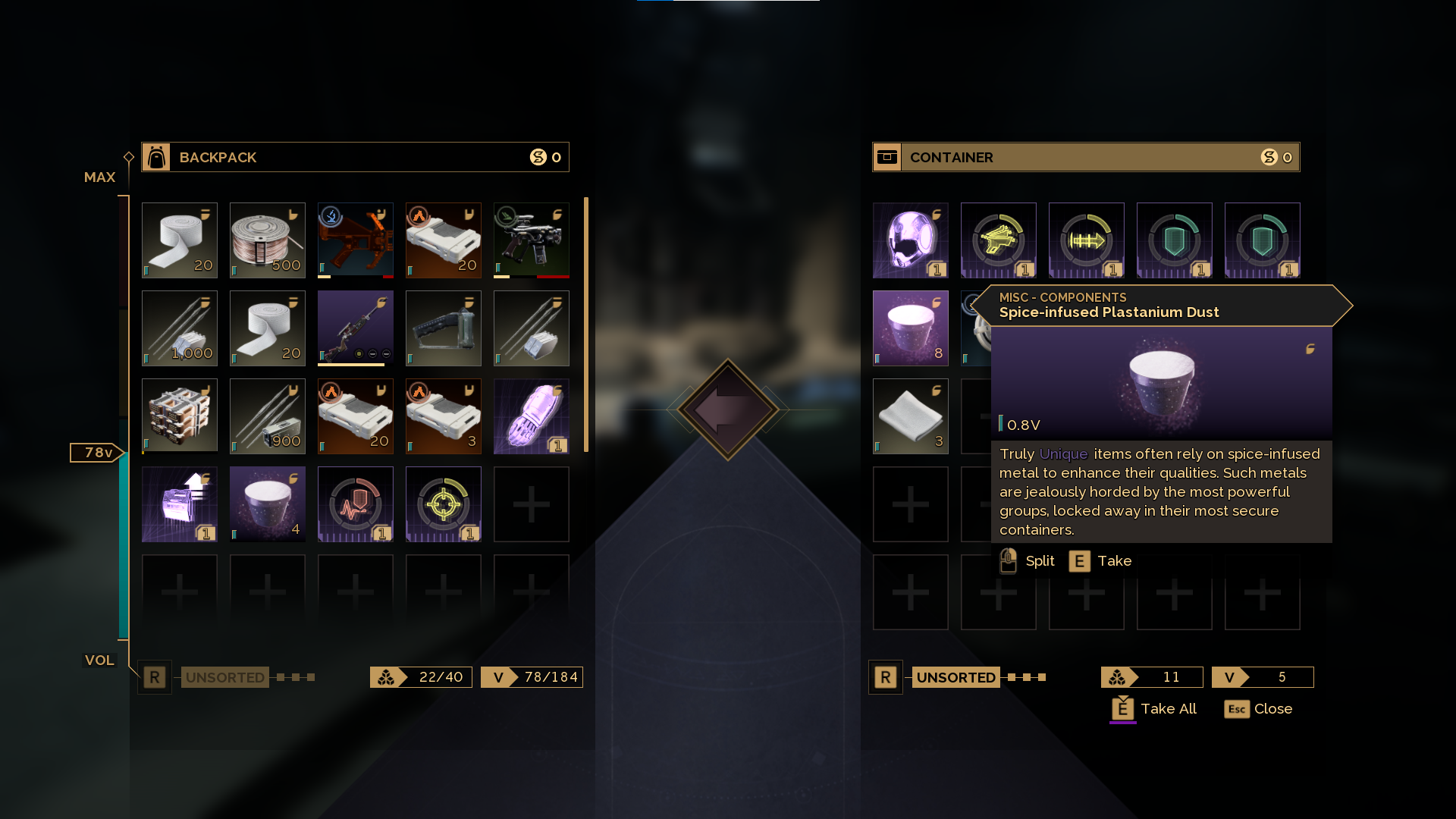Select the dart ammo stack of 900
Image resolution: width=1456 pixels, height=819 pixels.
pyautogui.click(x=267, y=416)
